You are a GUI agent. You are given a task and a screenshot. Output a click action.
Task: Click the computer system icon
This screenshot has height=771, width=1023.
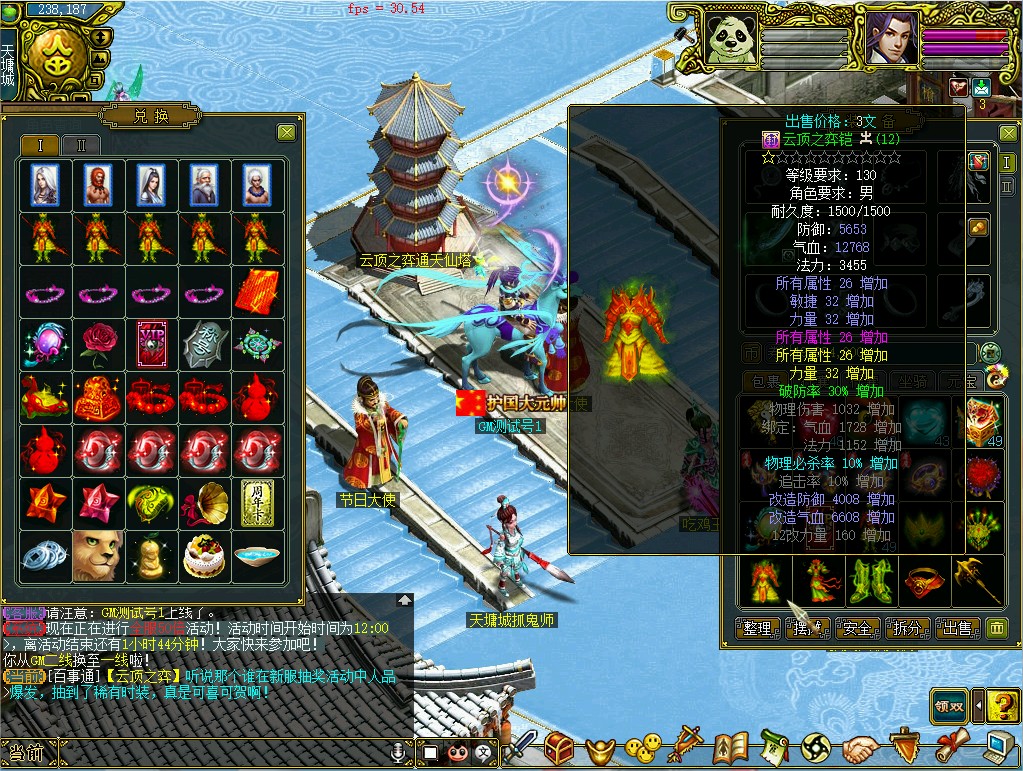(x=1000, y=747)
